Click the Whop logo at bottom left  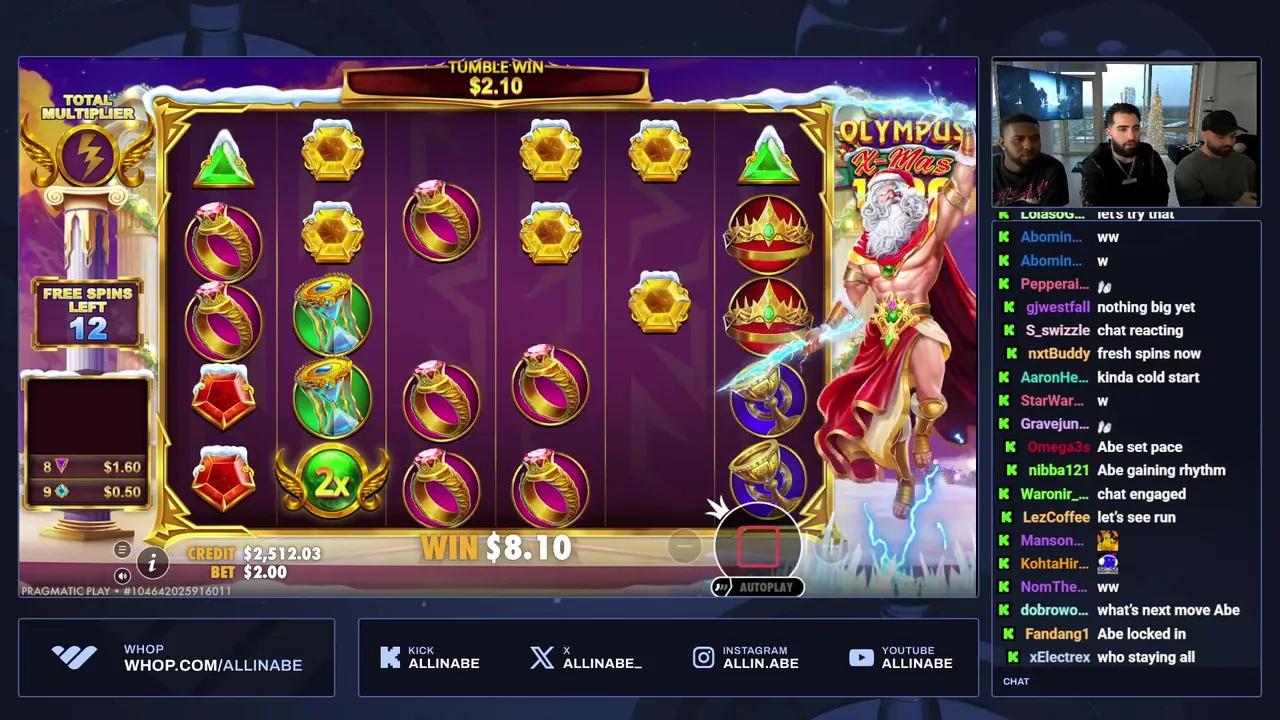click(x=75, y=657)
